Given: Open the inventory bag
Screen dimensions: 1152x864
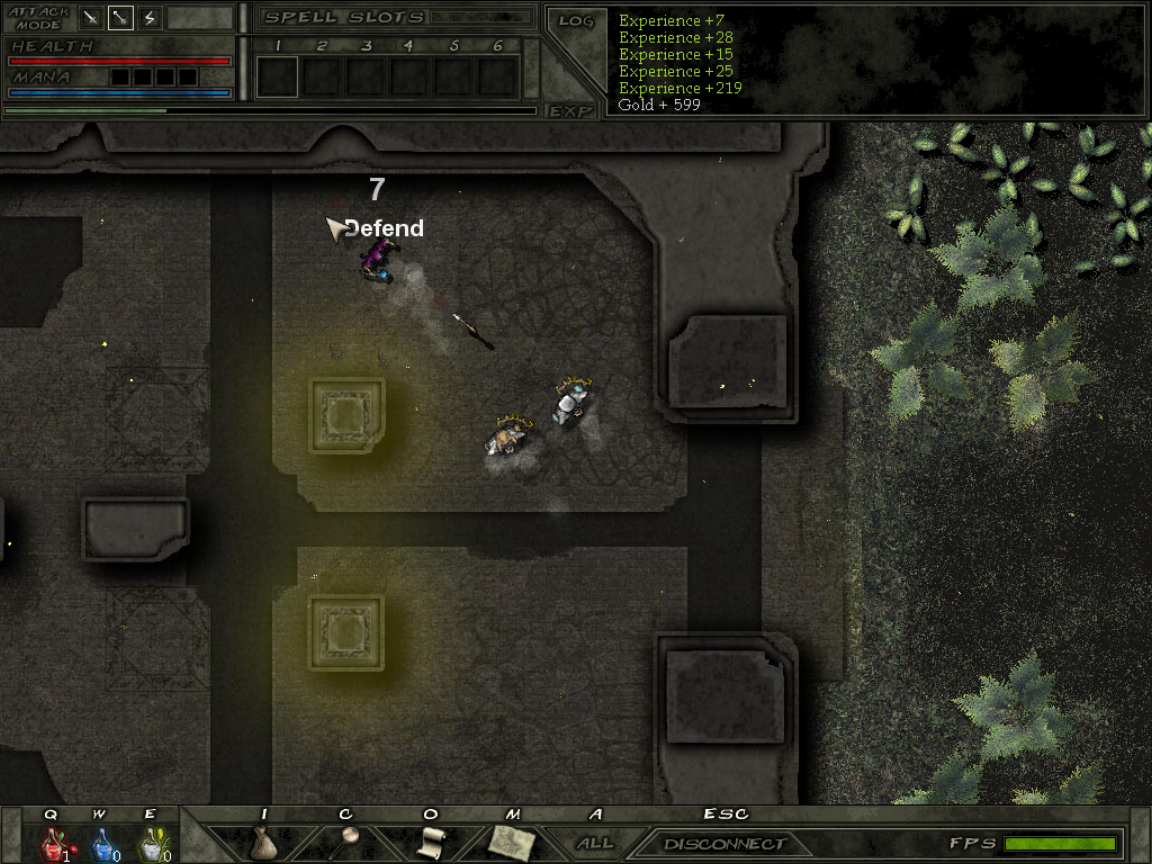Looking at the screenshot, I should click(x=263, y=843).
